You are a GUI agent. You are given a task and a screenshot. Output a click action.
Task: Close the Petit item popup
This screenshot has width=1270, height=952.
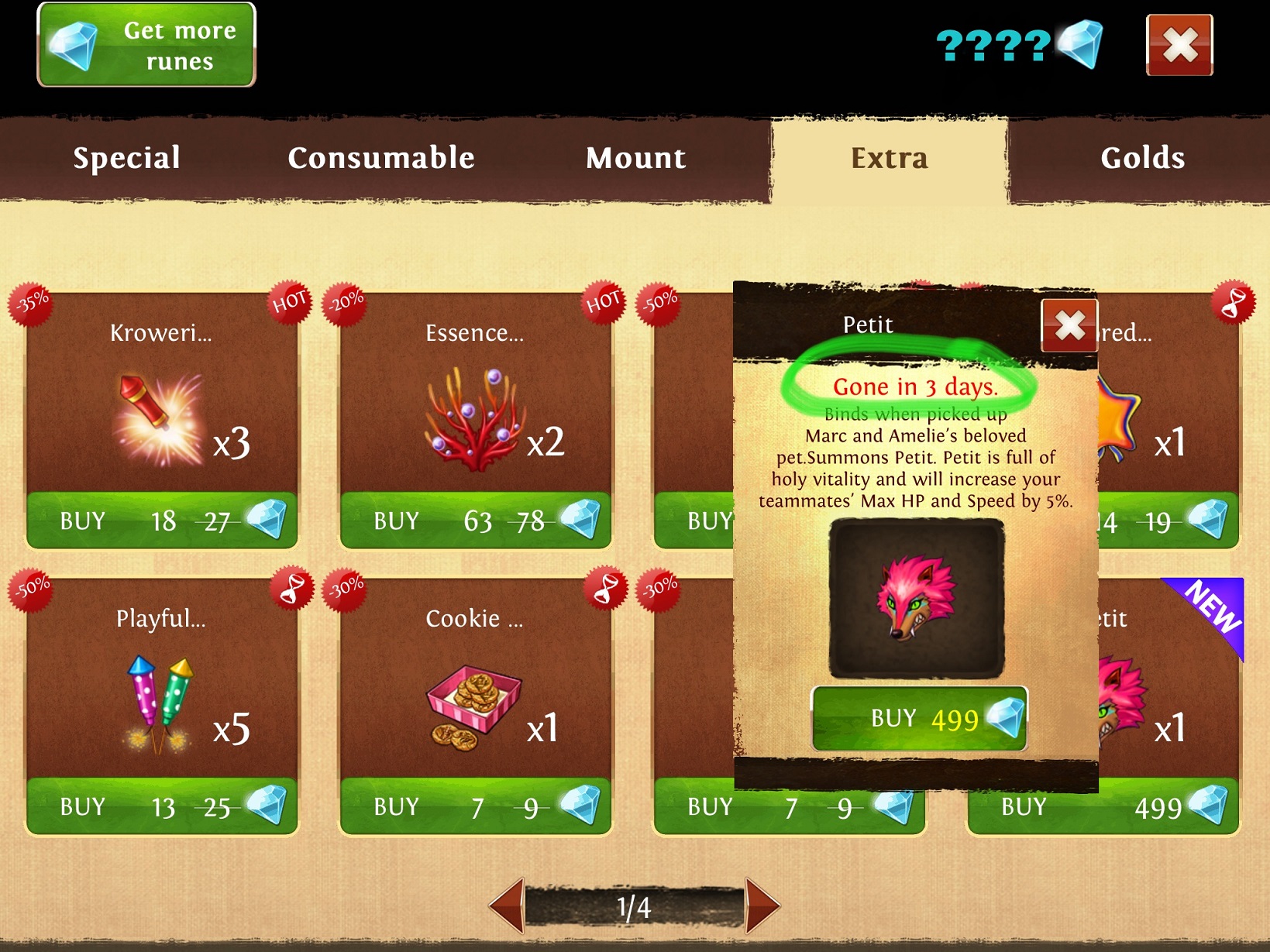click(1069, 325)
